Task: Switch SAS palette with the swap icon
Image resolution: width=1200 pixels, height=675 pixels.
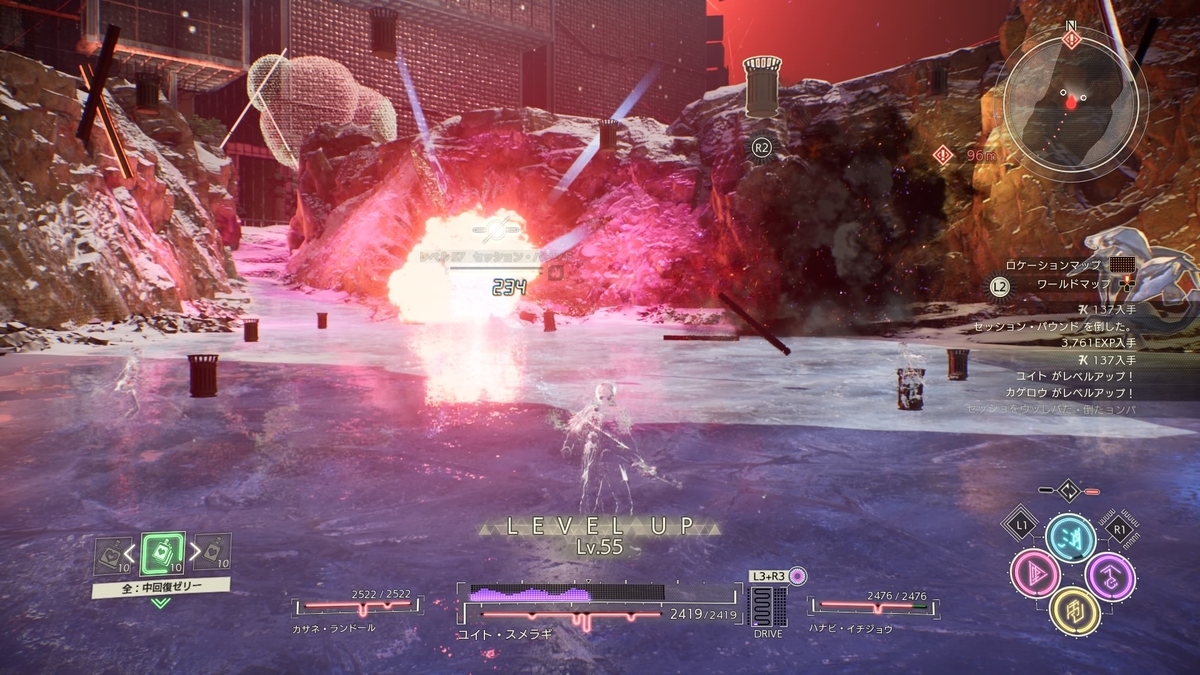Action: pyautogui.click(x=1069, y=491)
